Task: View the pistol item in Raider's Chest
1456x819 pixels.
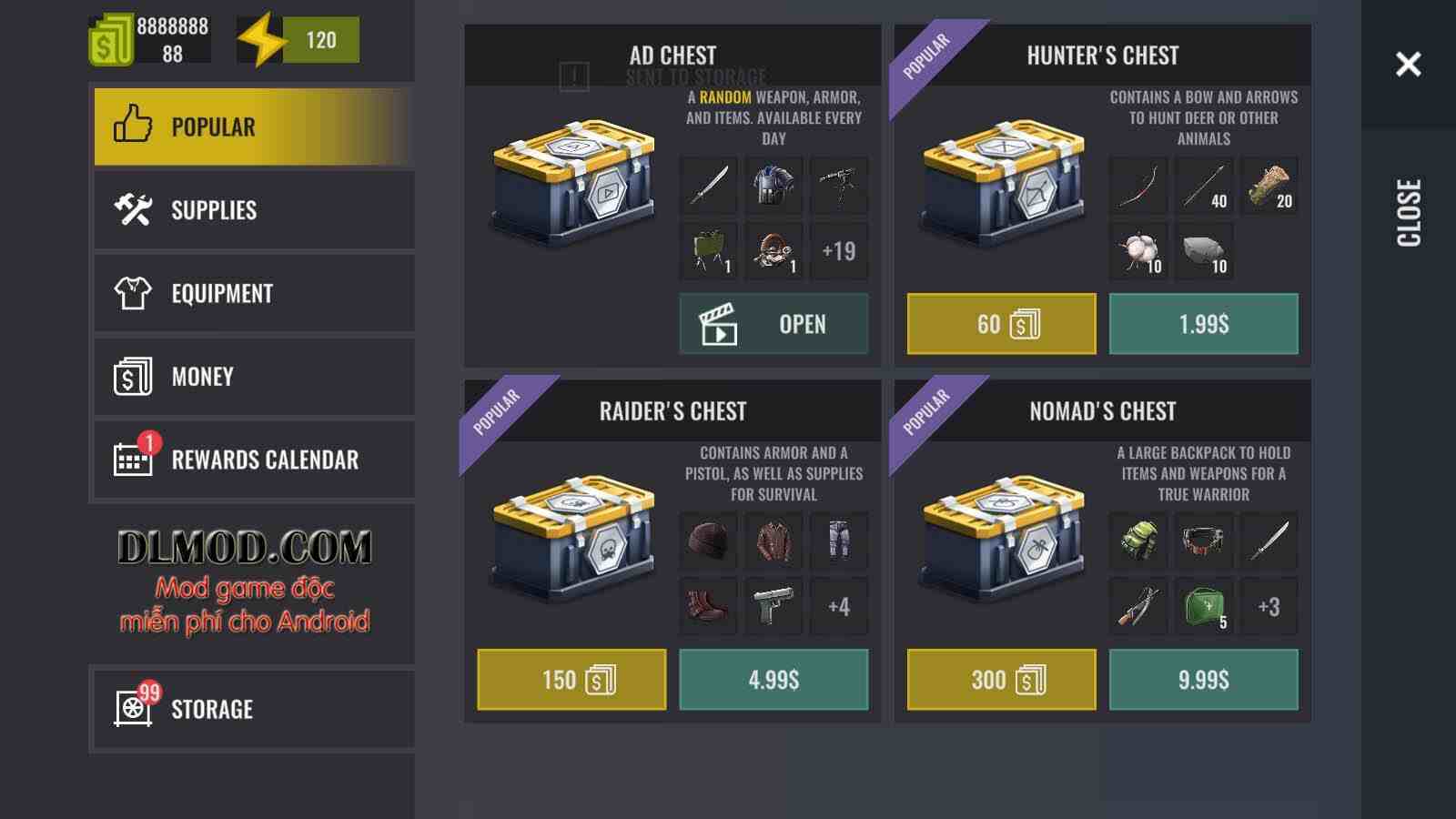Action: point(773,606)
